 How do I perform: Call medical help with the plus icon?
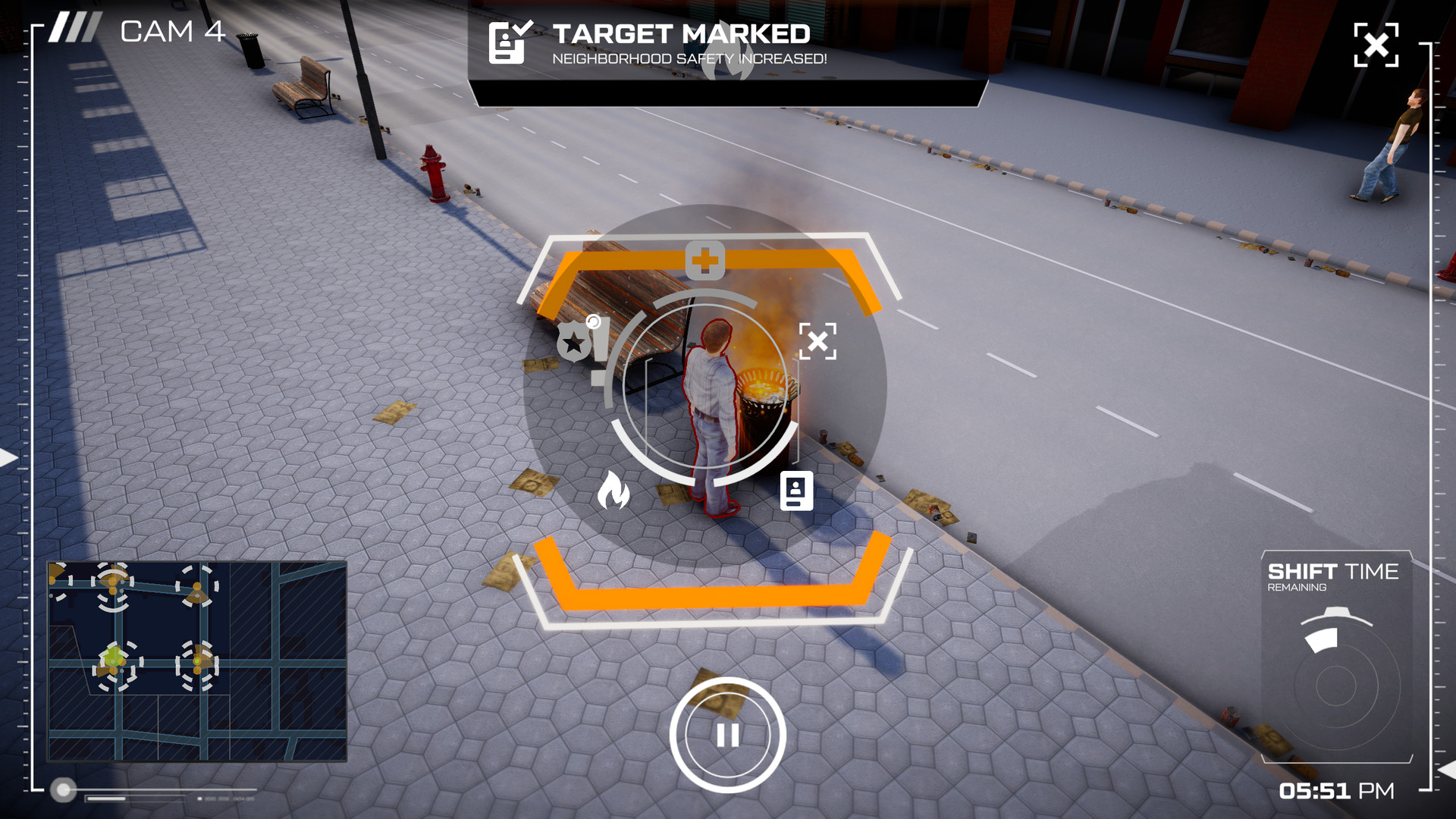(705, 261)
